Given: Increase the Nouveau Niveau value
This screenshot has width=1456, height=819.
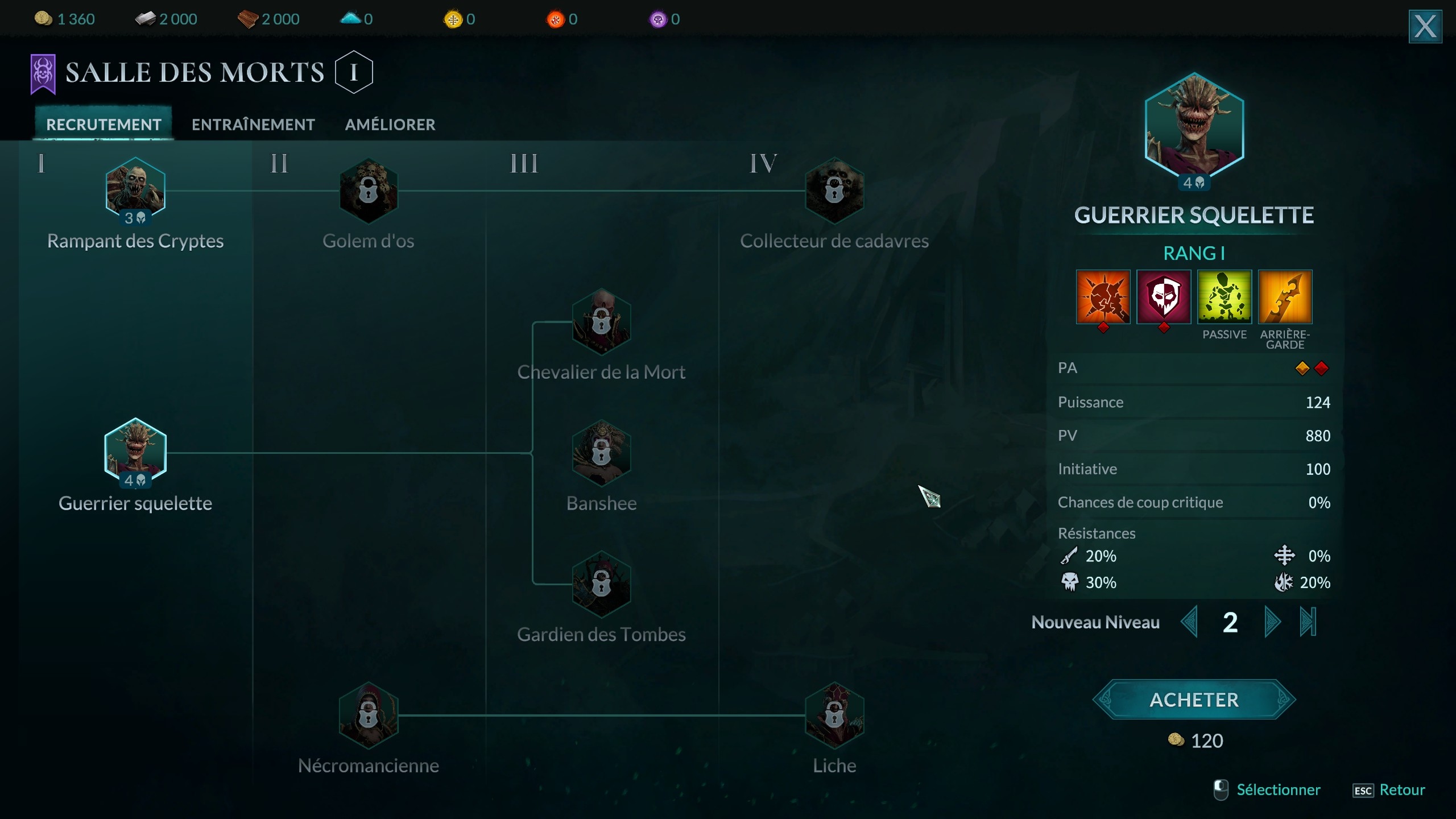Looking at the screenshot, I should (1272, 622).
